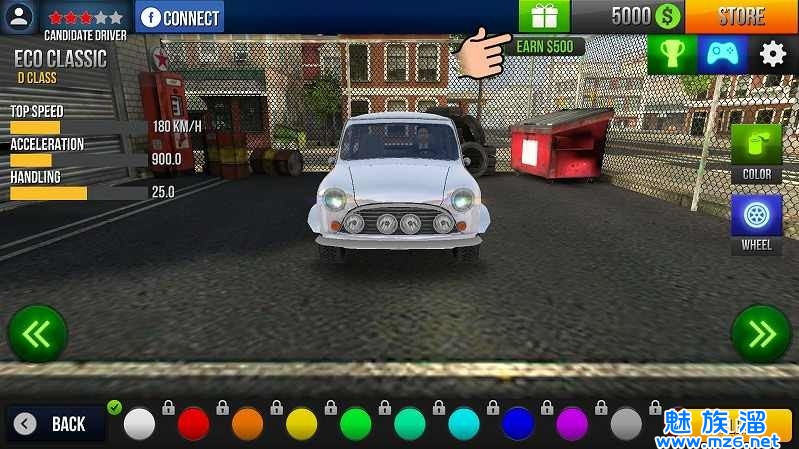The height and width of the screenshot is (449, 799).
Task: Open the green gift box reward
Action: 543,16
